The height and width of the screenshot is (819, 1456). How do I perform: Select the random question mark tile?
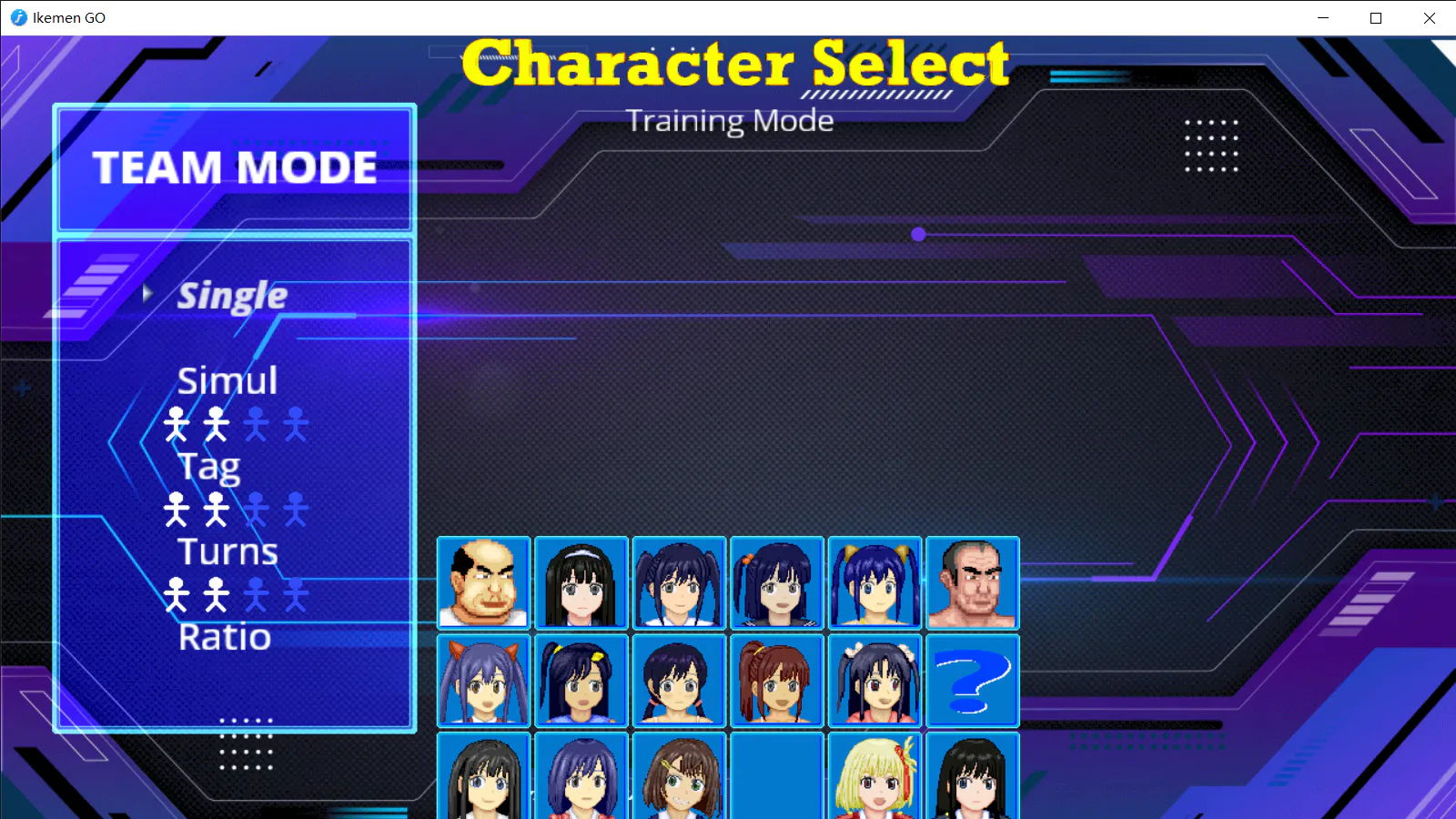973,681
